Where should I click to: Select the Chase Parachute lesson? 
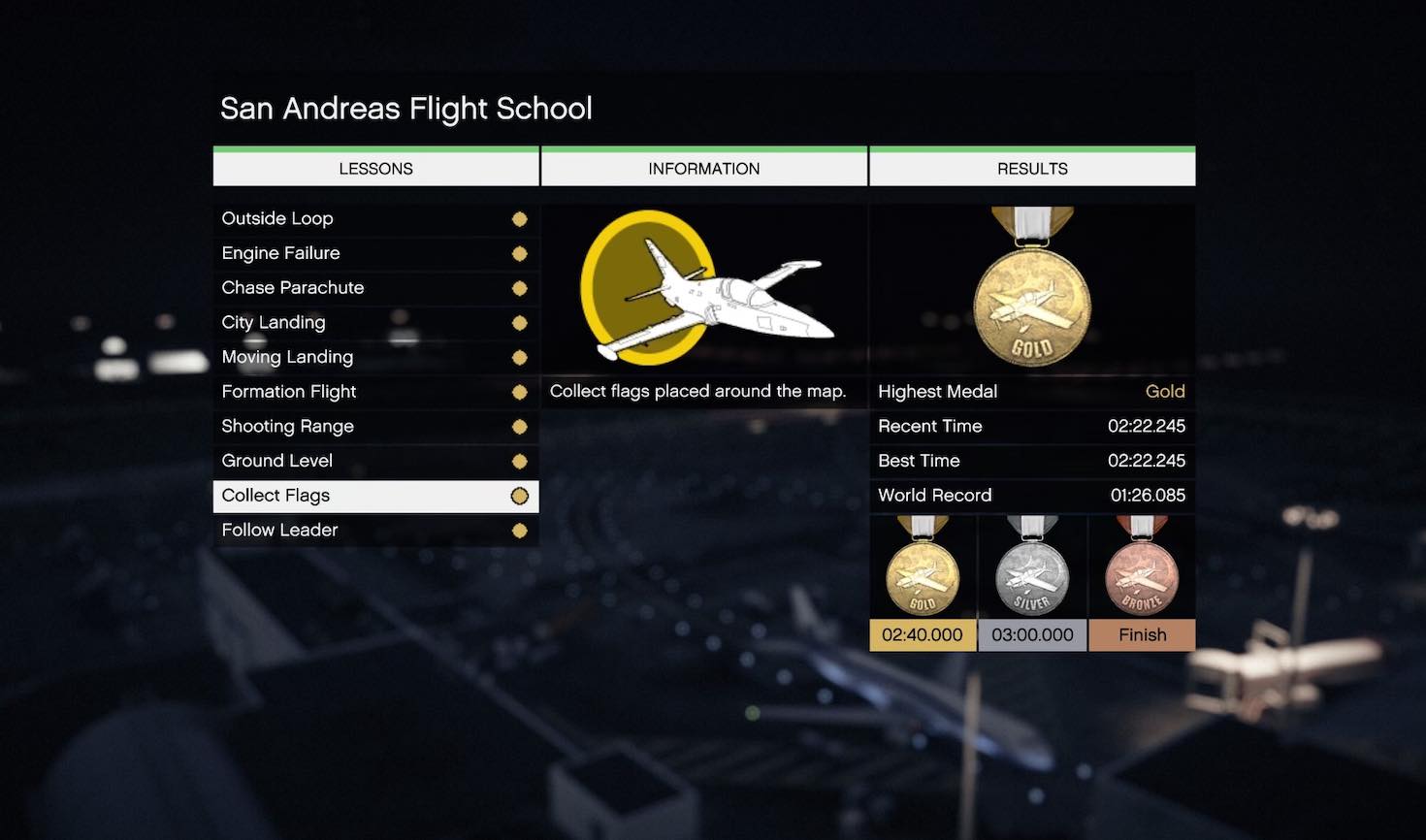click(x=293, y=287)
